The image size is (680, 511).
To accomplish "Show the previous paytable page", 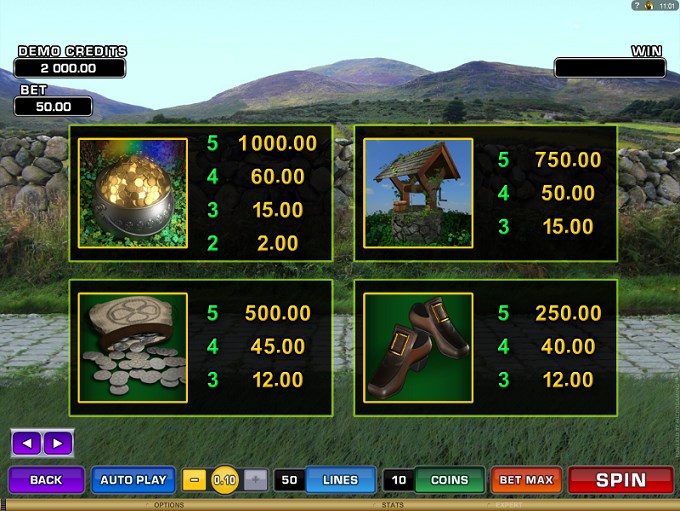I will tap(27, 442).
